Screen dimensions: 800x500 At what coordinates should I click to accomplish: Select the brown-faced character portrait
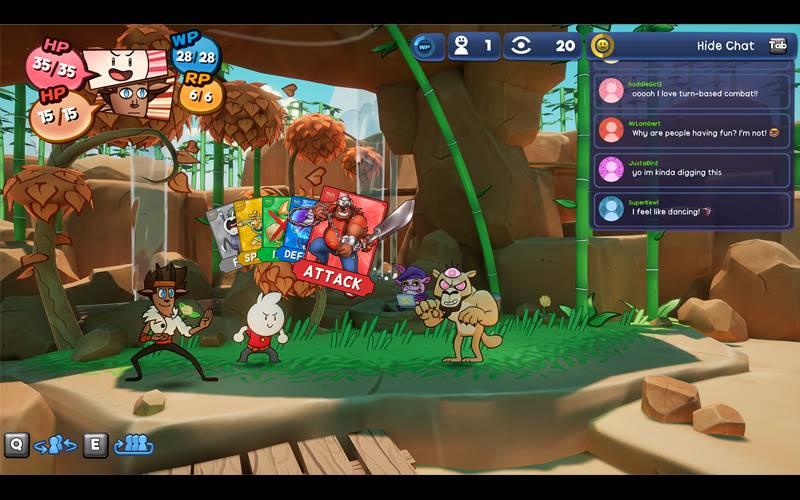pyautogui.click(x=126, y=99)
